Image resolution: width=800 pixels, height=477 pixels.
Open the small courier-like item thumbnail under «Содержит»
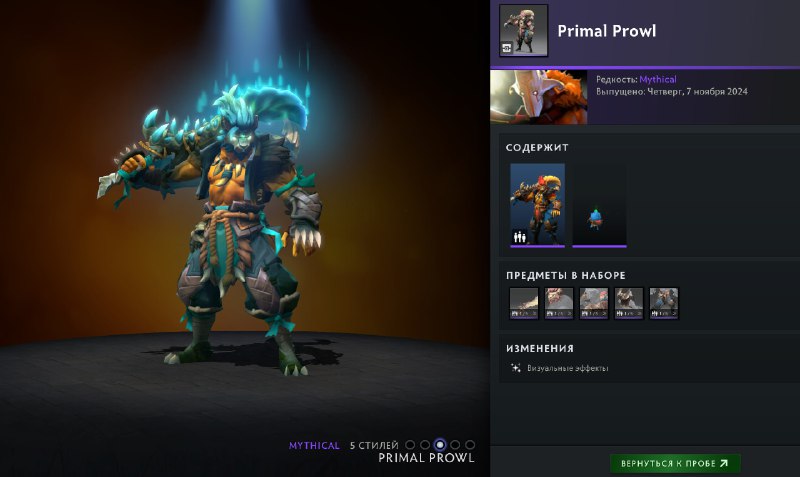[x=599, y=204]
